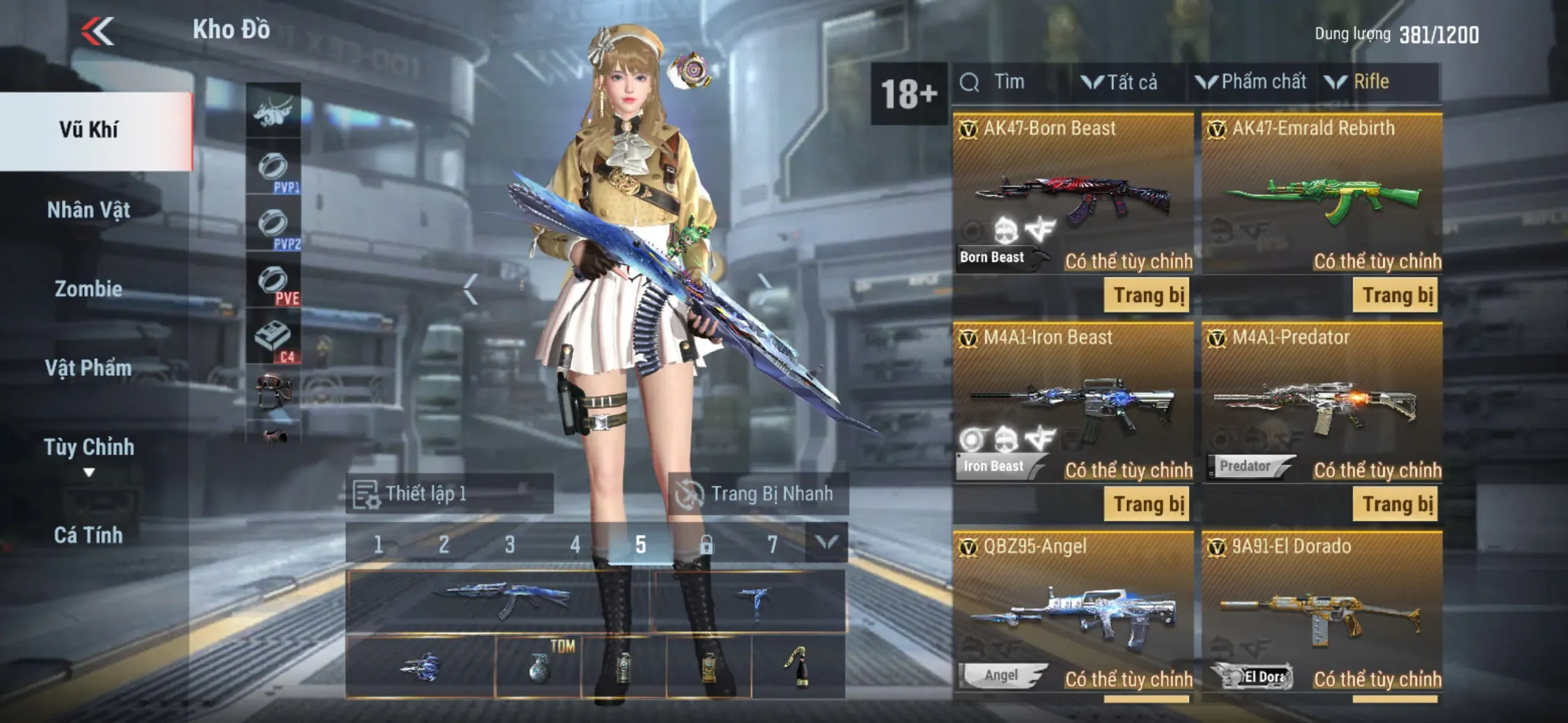Go back with the double-arrow button
1568x723 pixels.
point(98,31)
